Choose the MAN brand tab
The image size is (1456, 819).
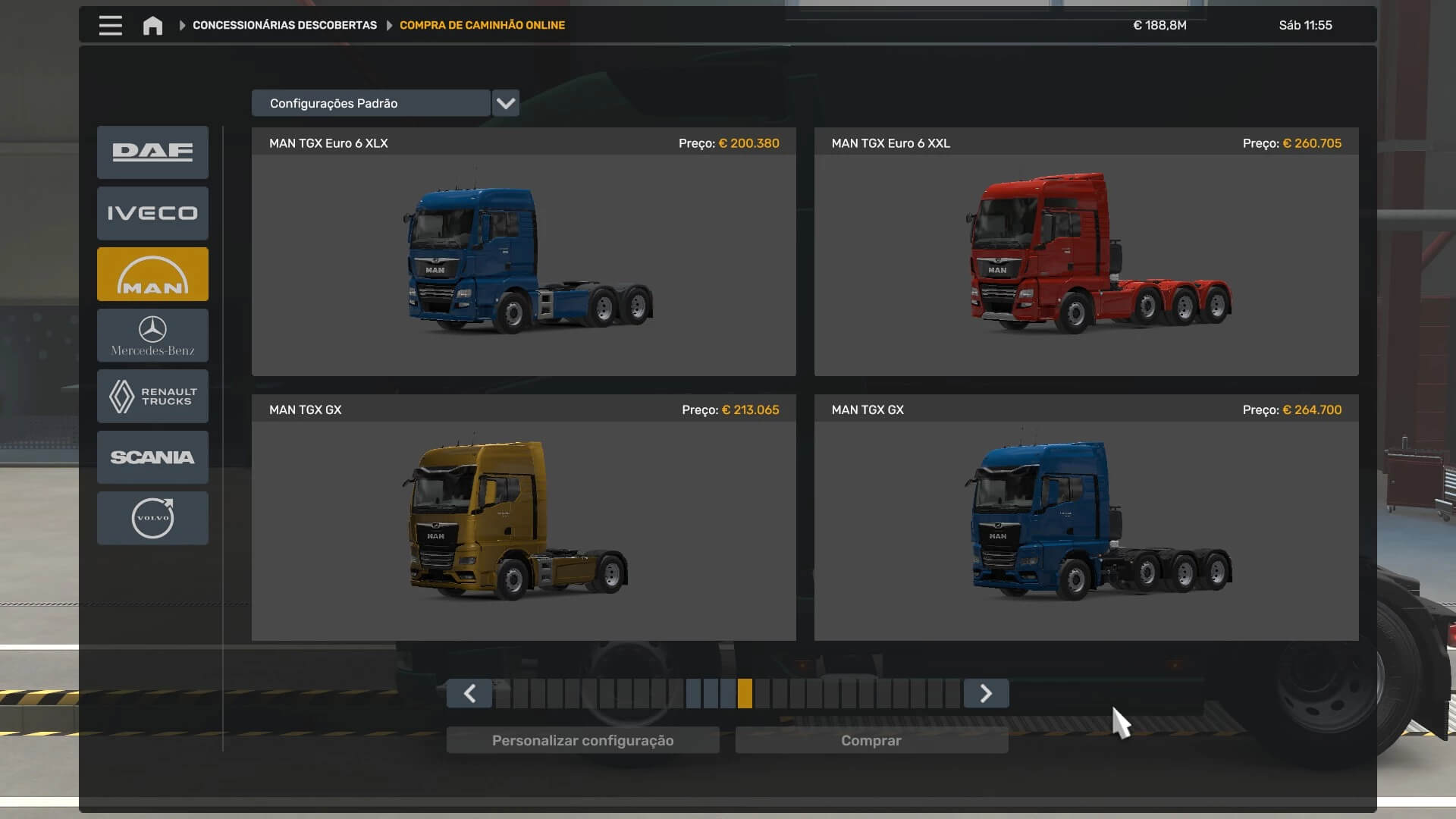point(152,275)
